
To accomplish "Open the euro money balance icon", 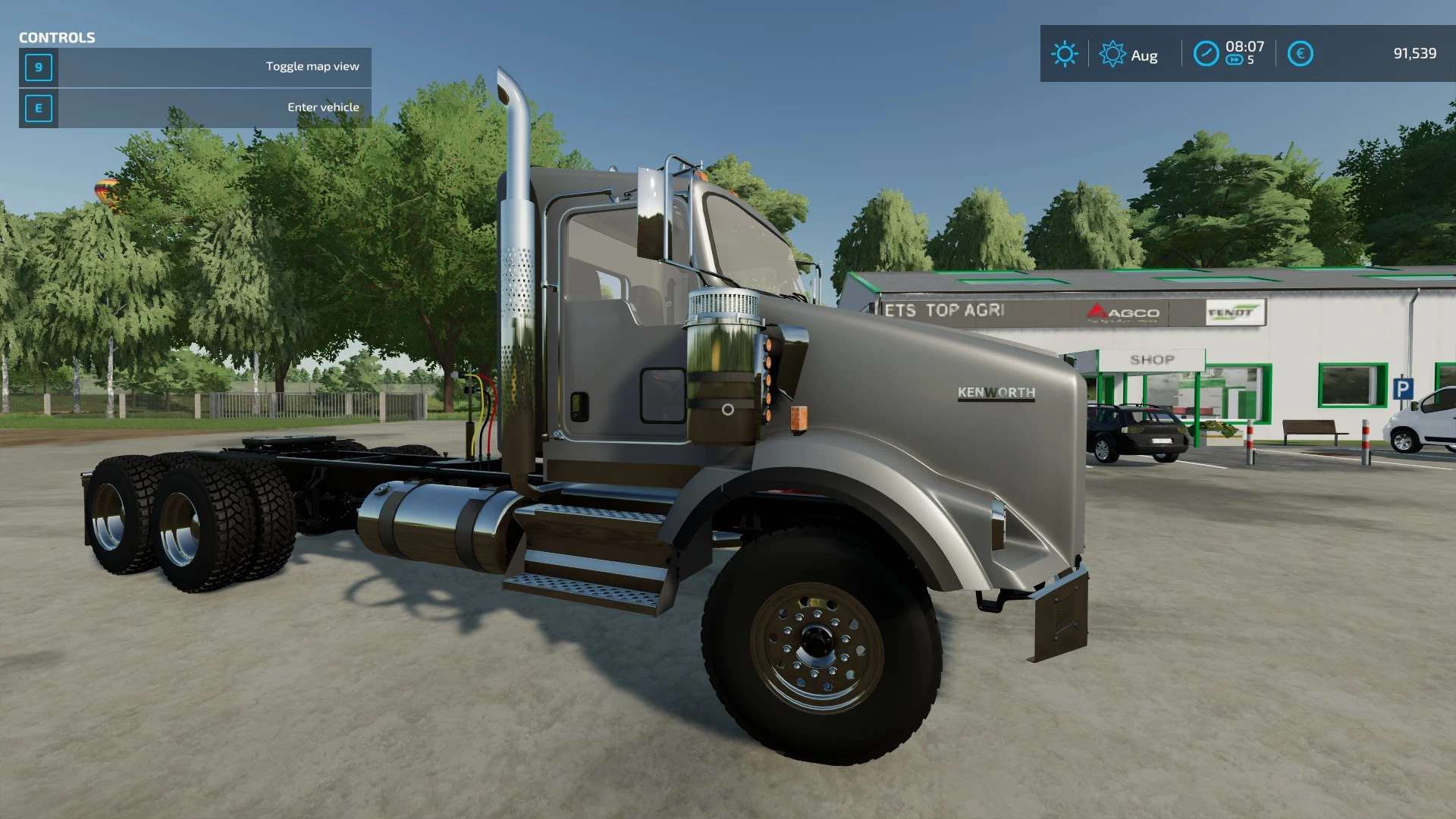I will pos(1300,54).
